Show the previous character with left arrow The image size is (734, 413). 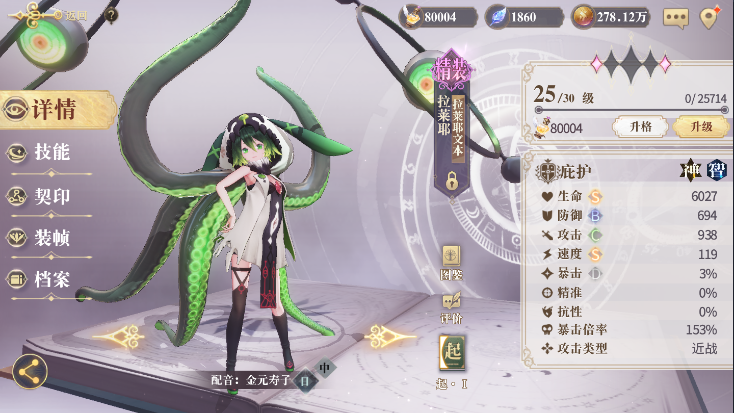coord(118,337)
